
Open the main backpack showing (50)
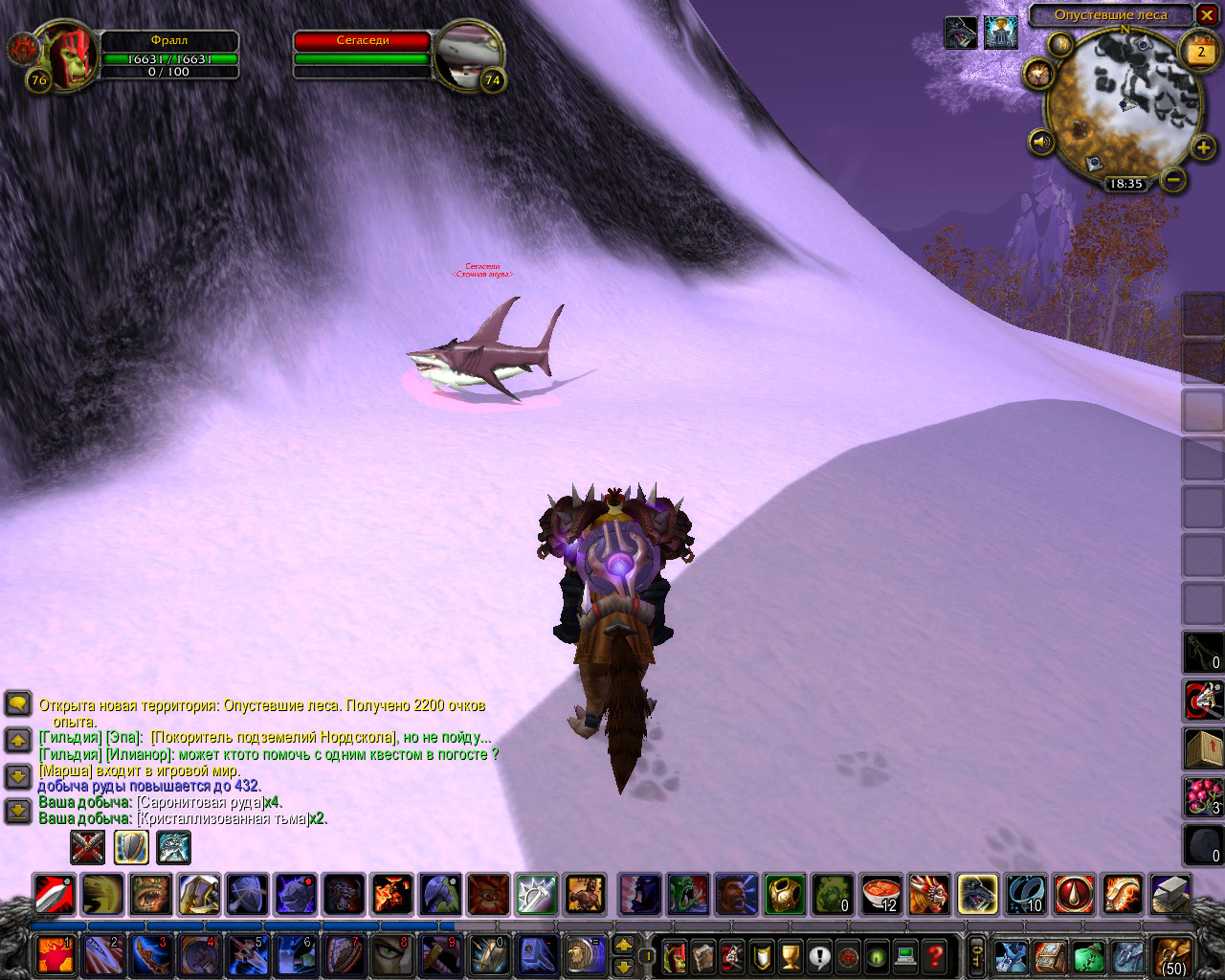click(1172, 955)
